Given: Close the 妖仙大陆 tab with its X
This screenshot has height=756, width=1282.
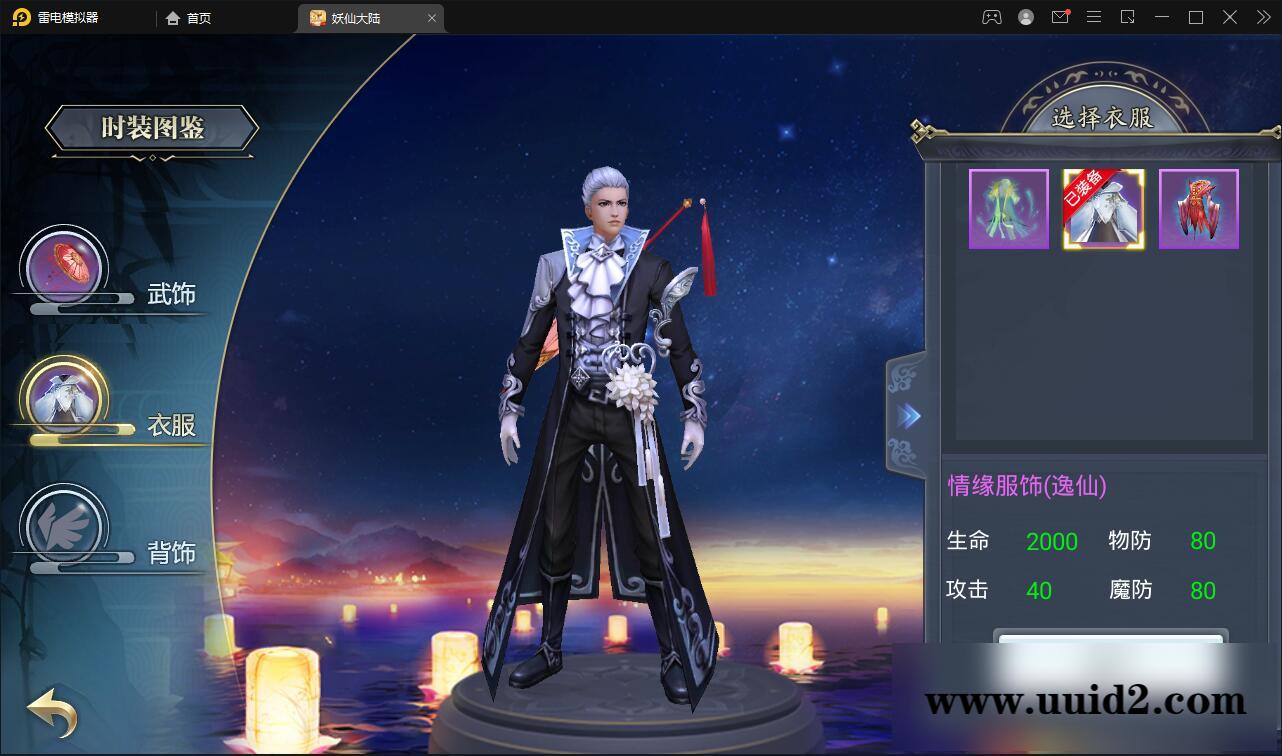Looking at the screenshot, I should coord(431,17).
